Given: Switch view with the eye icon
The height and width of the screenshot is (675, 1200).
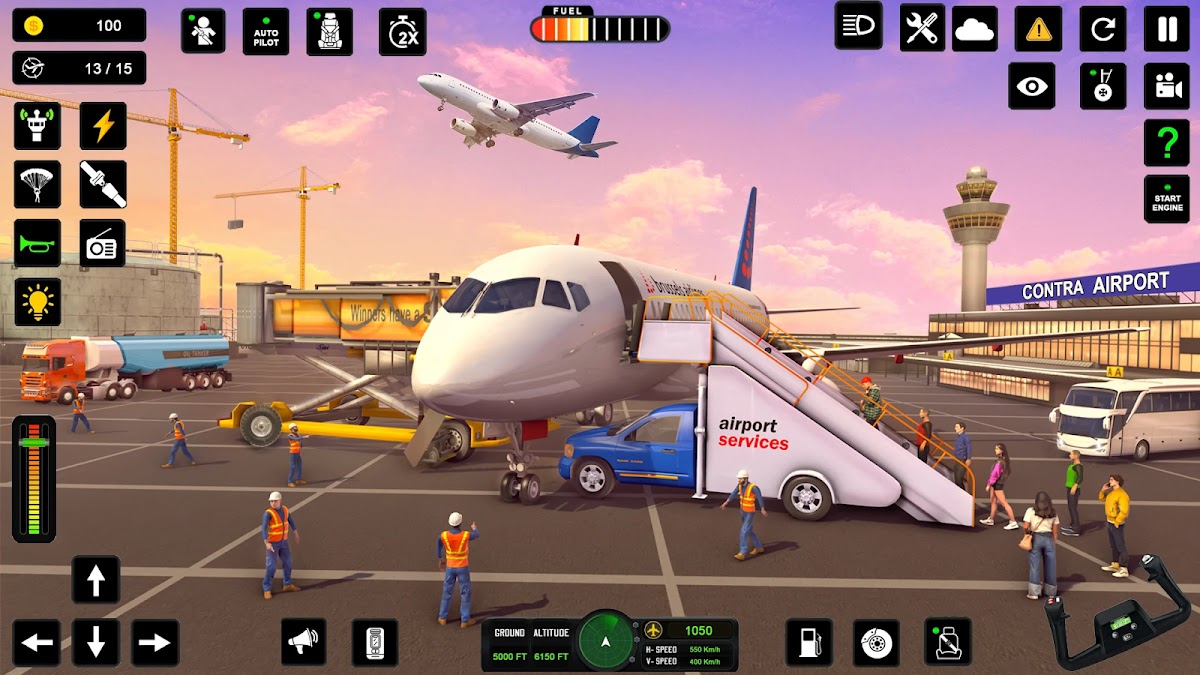Looking at the screenshot, I should point(1031,86).
